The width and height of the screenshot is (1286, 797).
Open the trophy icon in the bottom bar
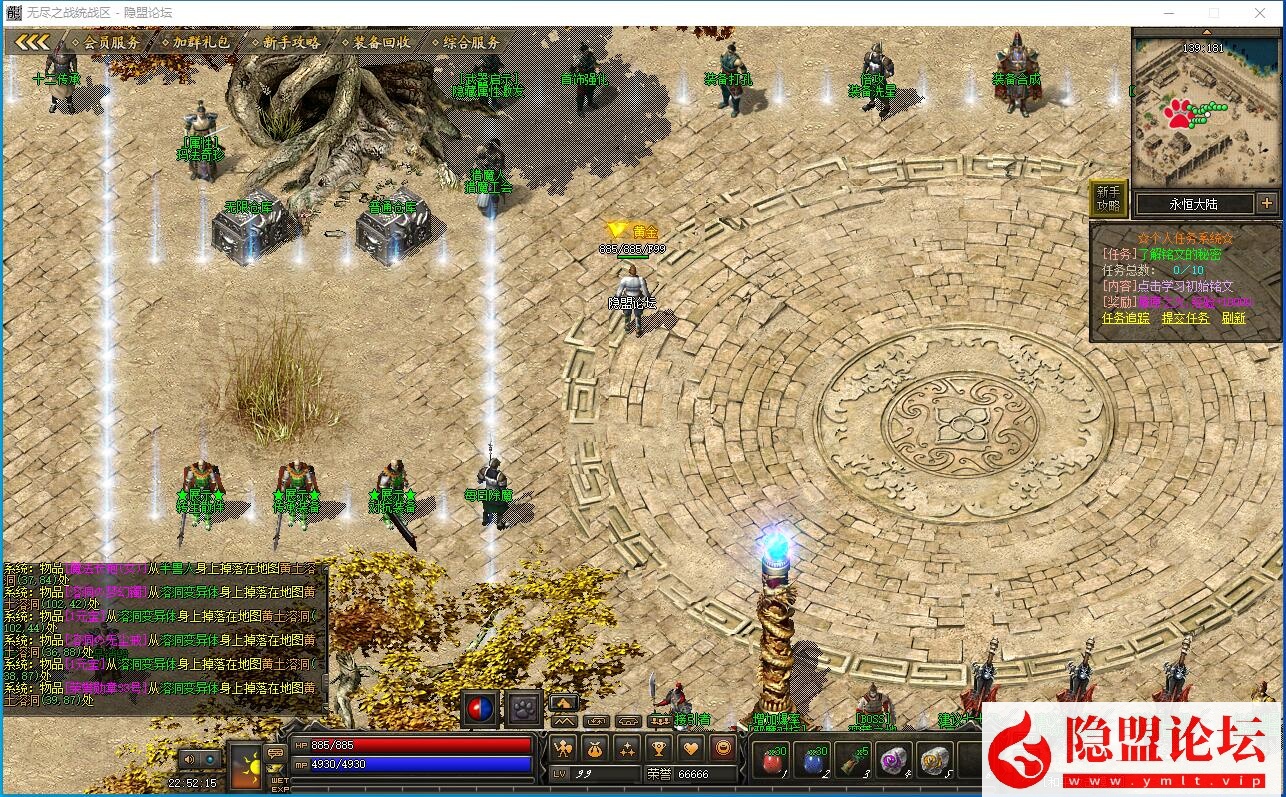[x=659, y=747]
